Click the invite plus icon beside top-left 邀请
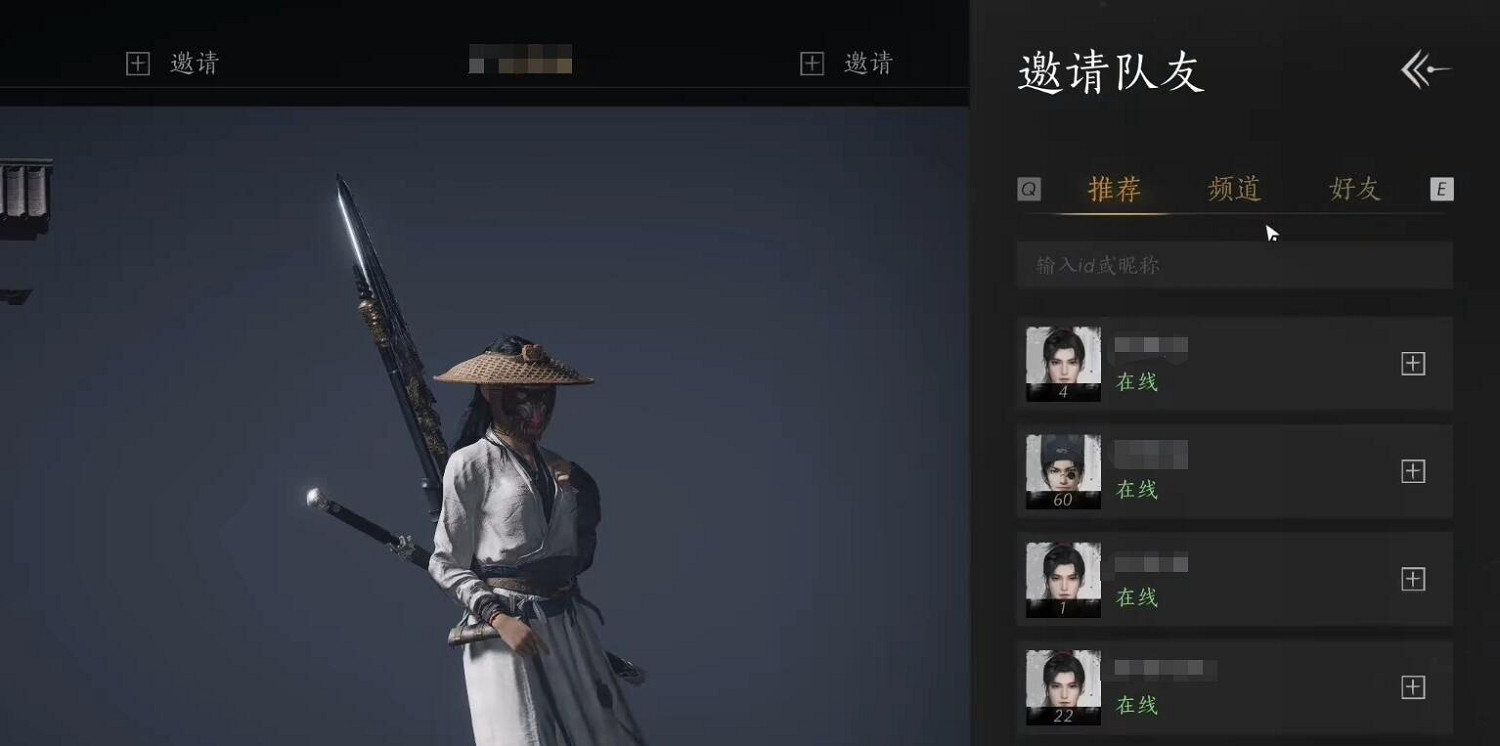This screenshot has width=1500, height=746. 139,63
